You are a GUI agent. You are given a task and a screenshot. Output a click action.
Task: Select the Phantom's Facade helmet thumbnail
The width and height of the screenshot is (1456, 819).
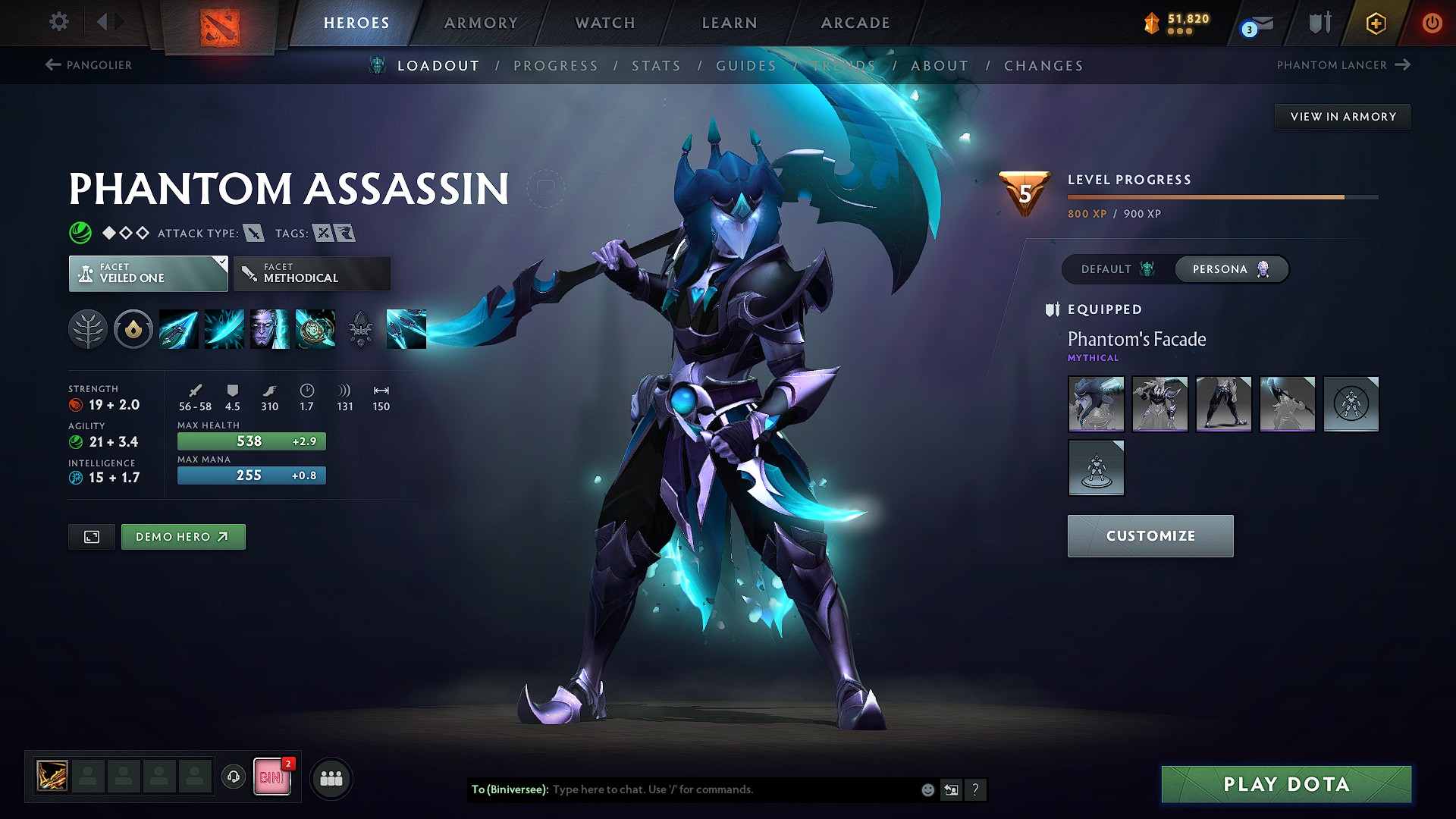click(x=1096, y=404)
